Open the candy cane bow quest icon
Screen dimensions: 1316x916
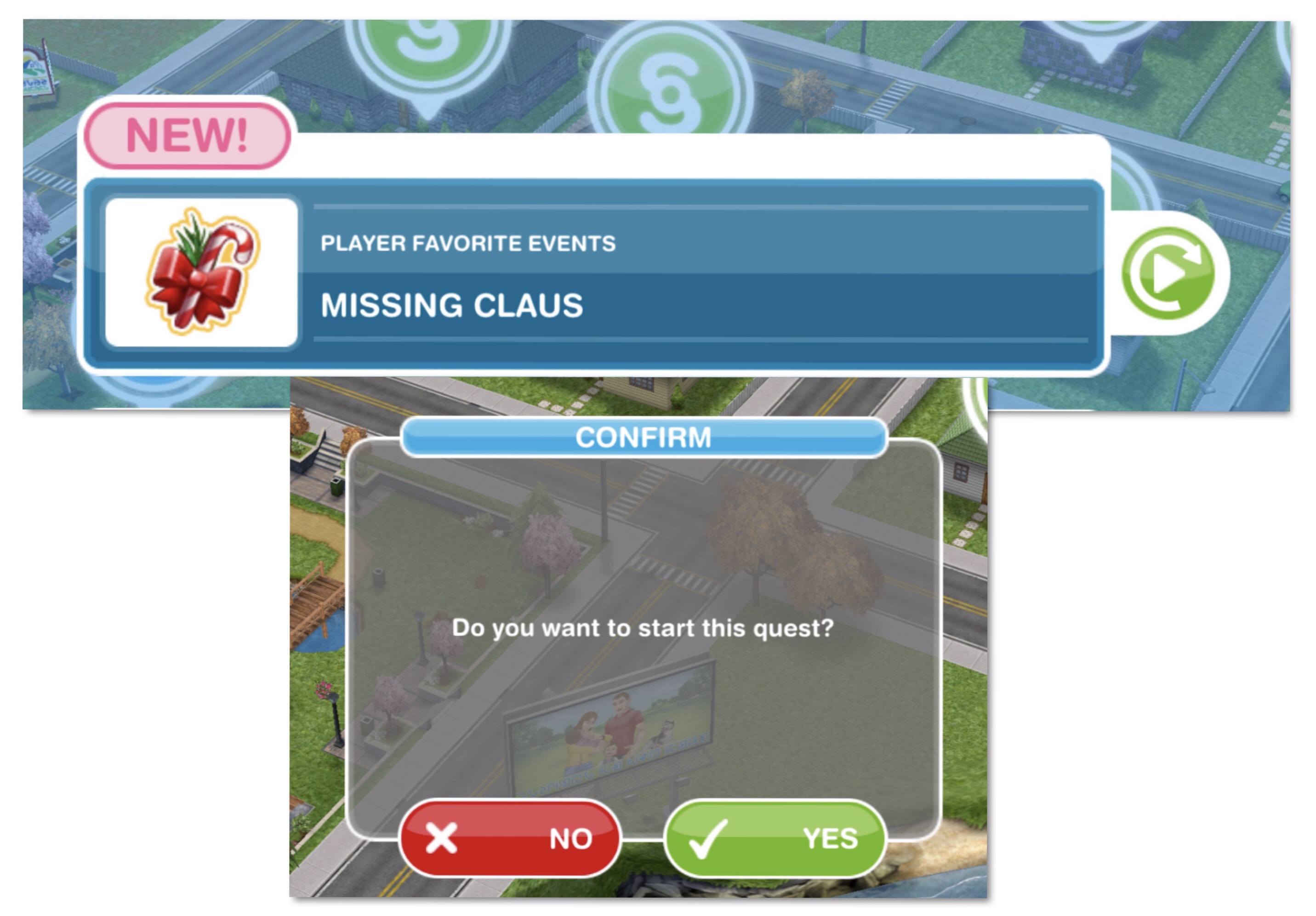pyautogui.click(x=201, y=272)
